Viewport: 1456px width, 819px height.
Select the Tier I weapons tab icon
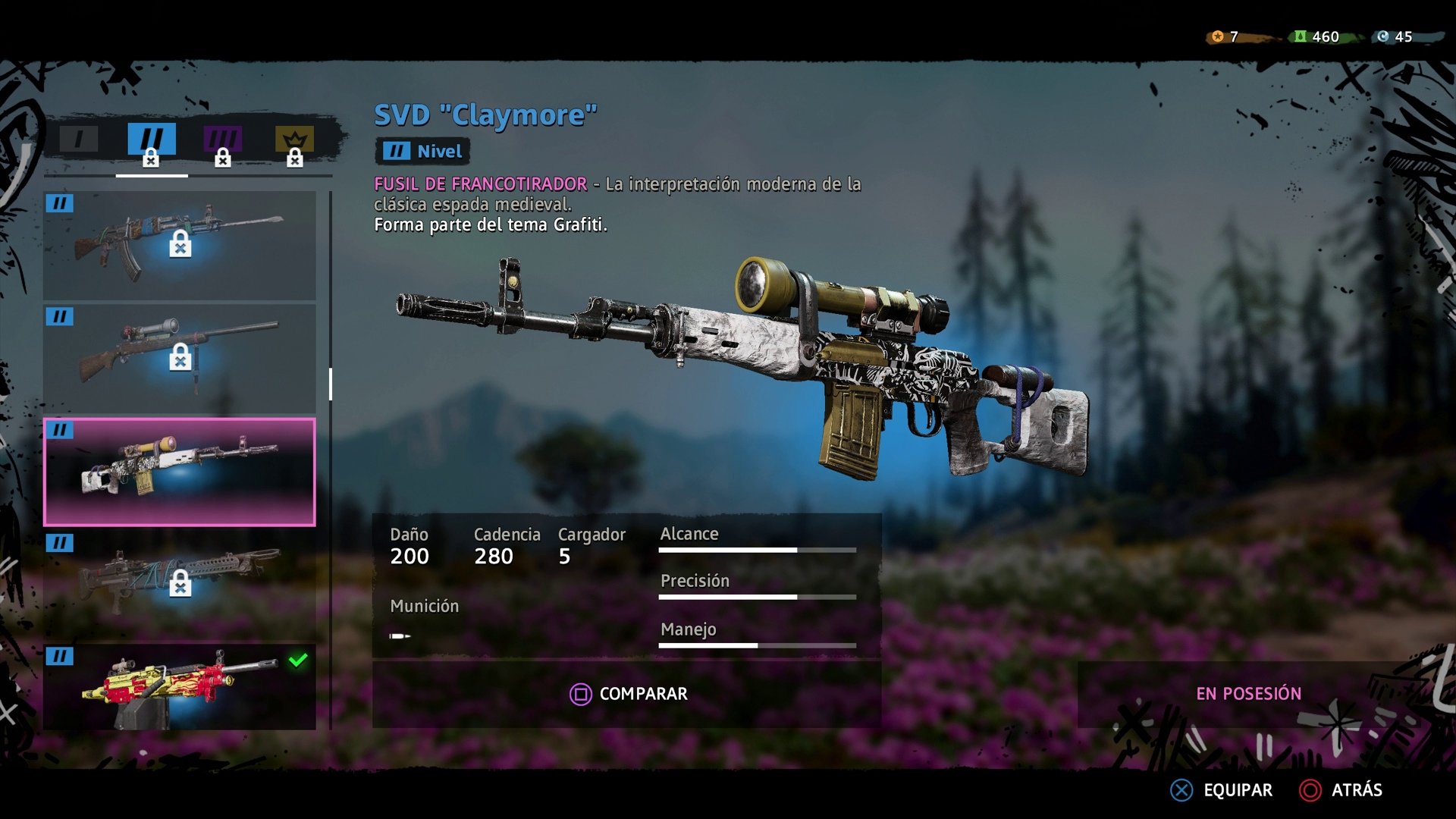pos(78,138)
